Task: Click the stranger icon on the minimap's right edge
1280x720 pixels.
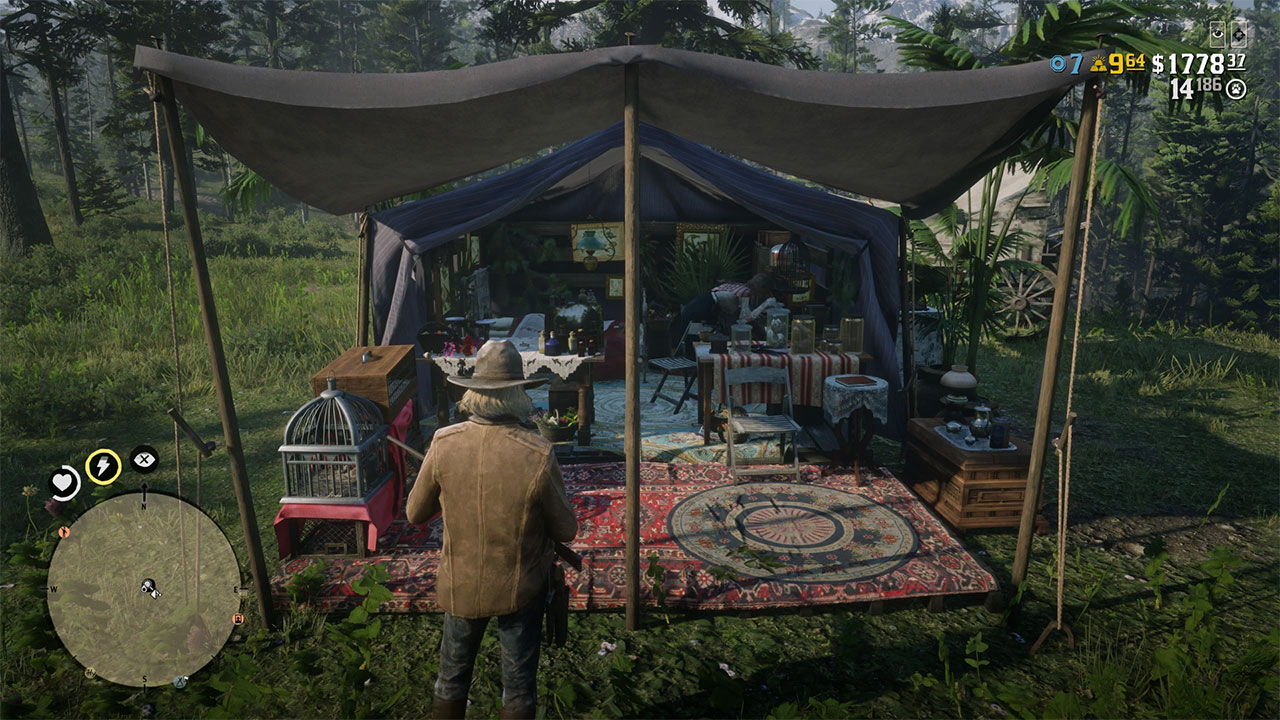Action: tap(238, 618)
